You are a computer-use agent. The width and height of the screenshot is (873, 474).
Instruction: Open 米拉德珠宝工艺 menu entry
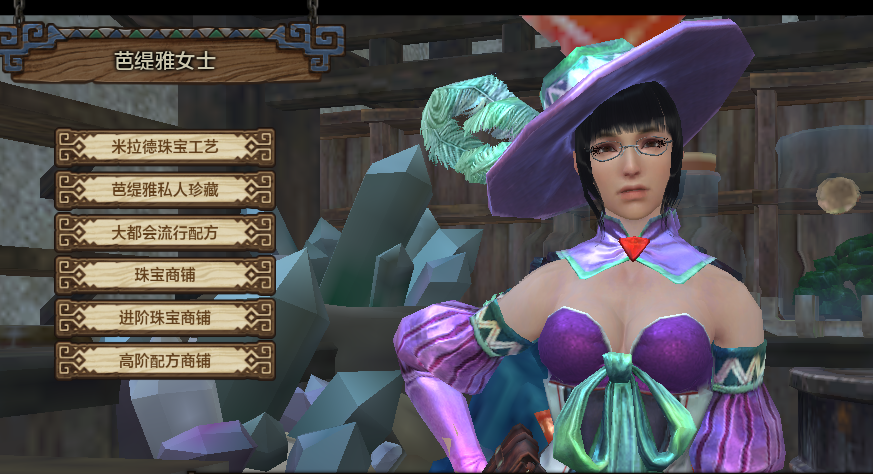pyautogui.click(x=165, y=147)
